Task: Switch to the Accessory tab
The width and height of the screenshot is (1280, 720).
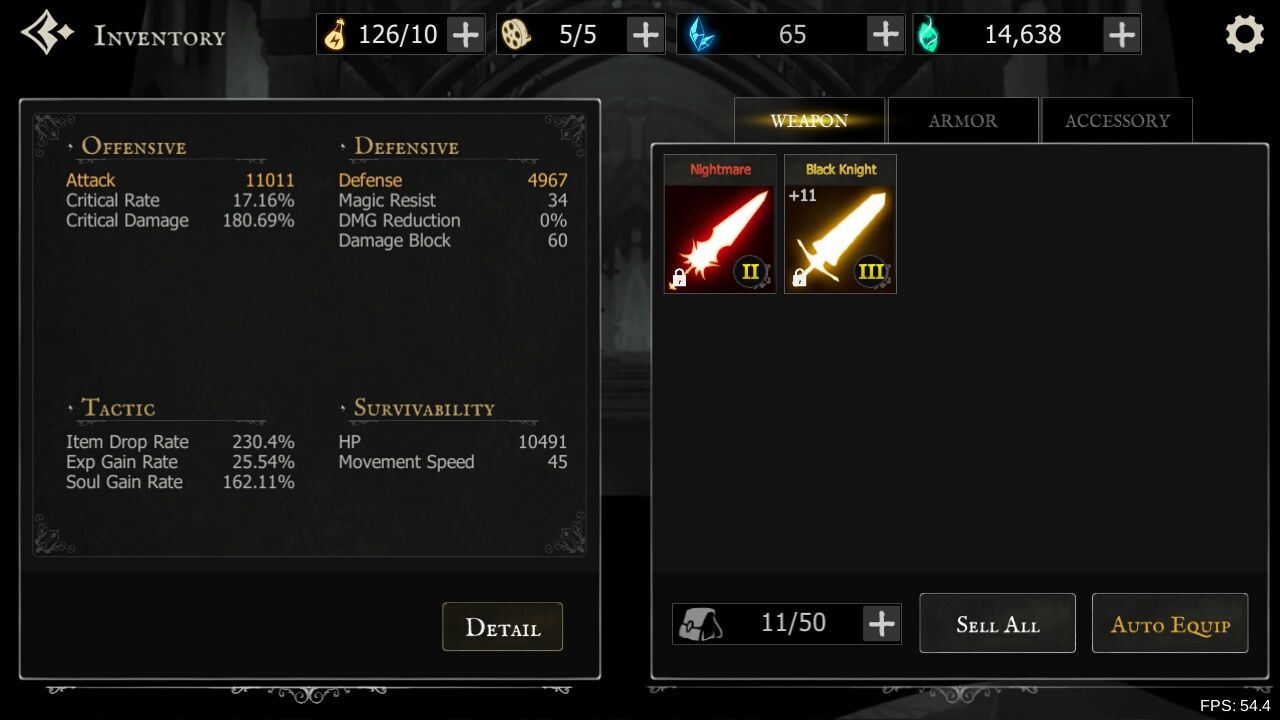Action: 1116,121
